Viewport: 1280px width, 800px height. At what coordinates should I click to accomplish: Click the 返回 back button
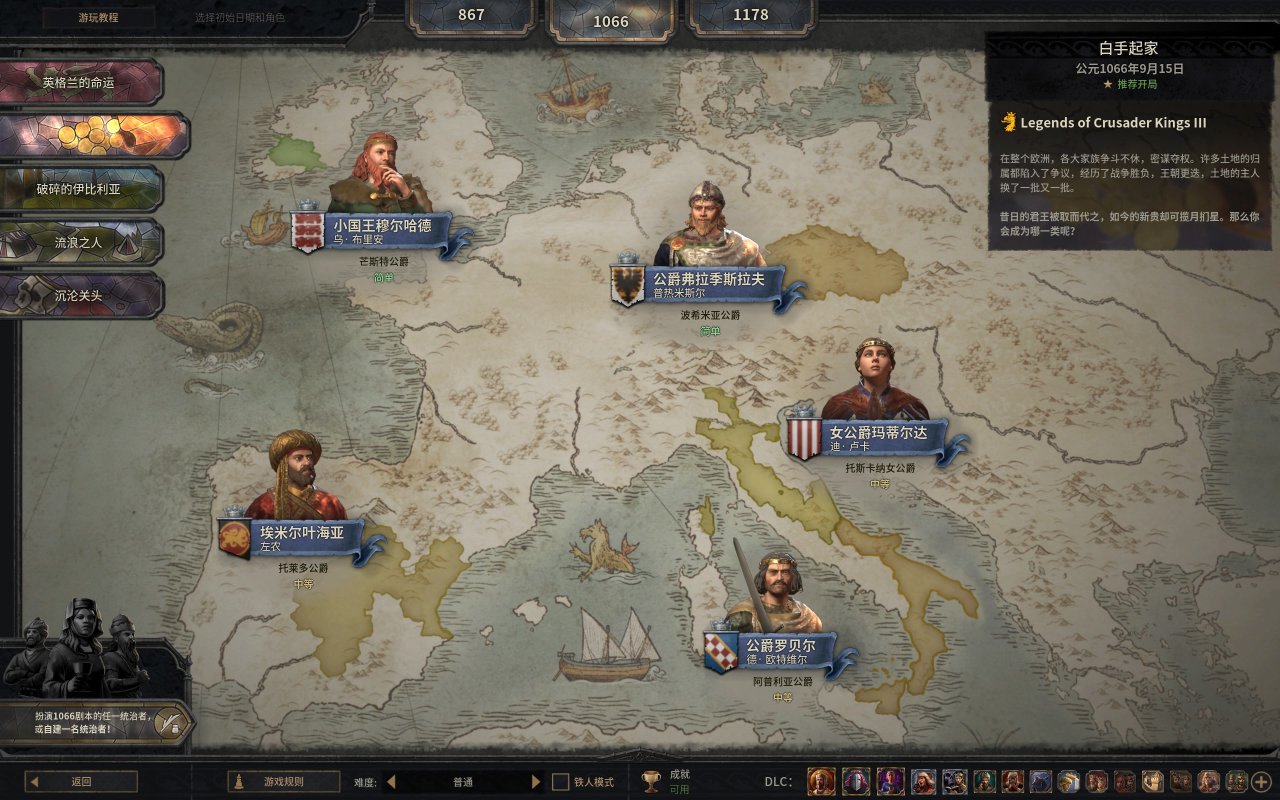81,782
